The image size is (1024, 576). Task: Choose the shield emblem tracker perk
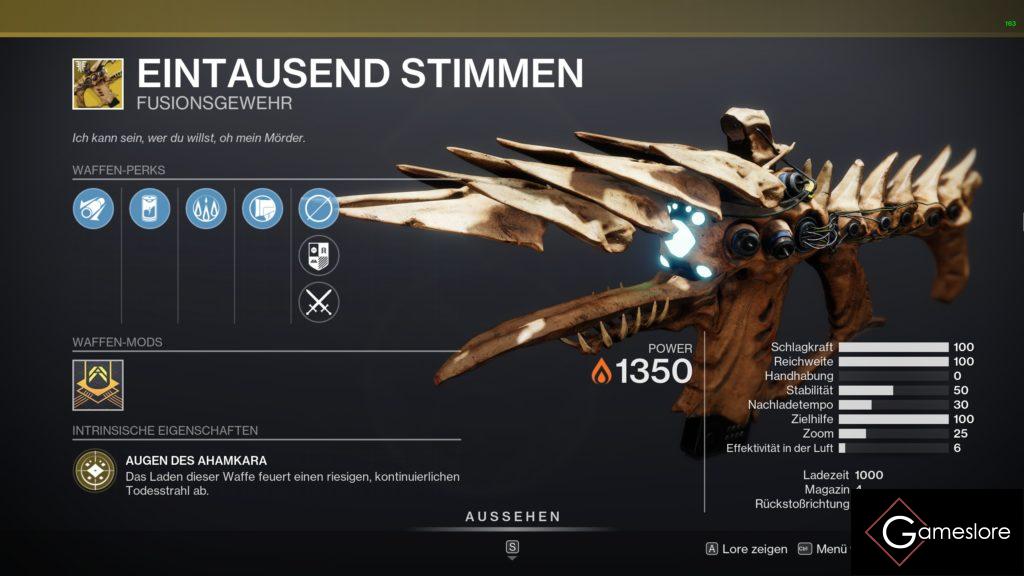tap(319, 255)
